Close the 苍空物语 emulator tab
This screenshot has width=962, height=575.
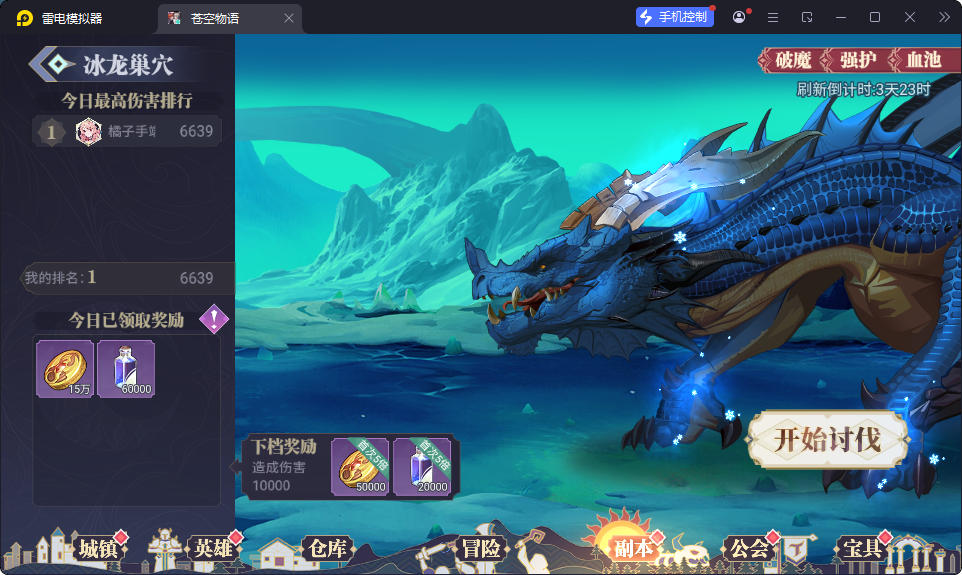point(289,18)
